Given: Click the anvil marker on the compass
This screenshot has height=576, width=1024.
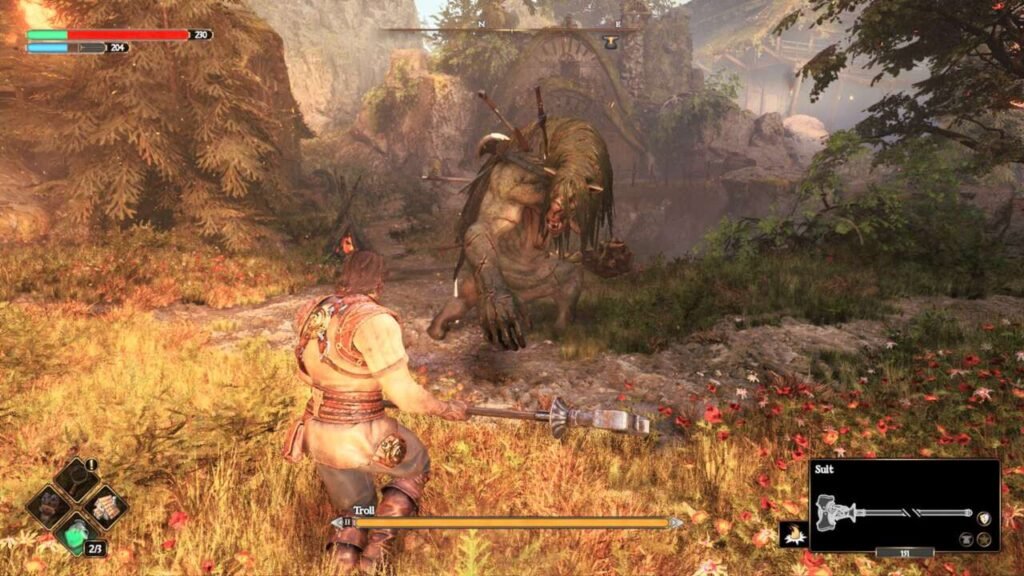Looking at the screenshot, I should (609, 40).
